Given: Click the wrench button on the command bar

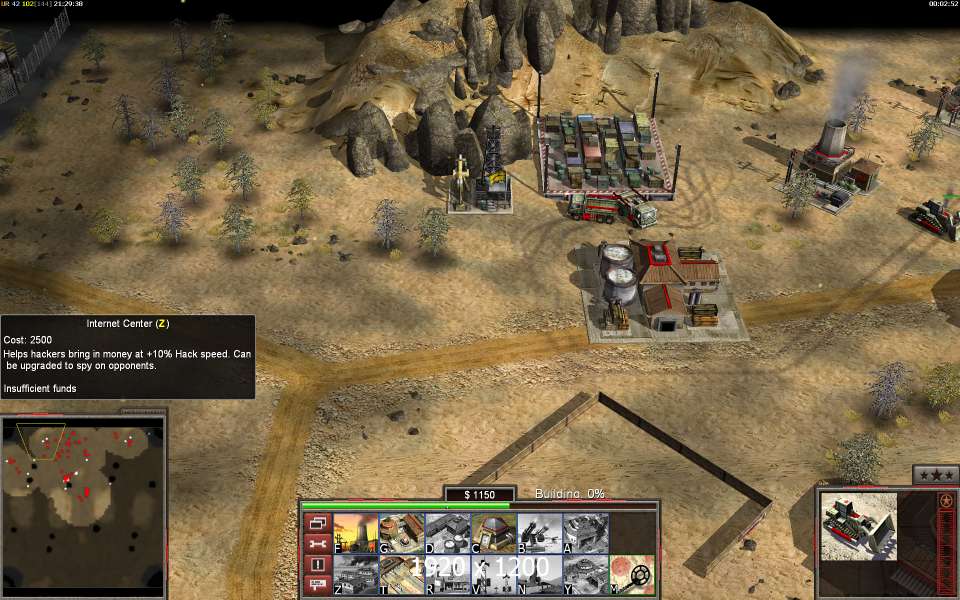Looking at the screenshot, I should click(x=317, y=544).
